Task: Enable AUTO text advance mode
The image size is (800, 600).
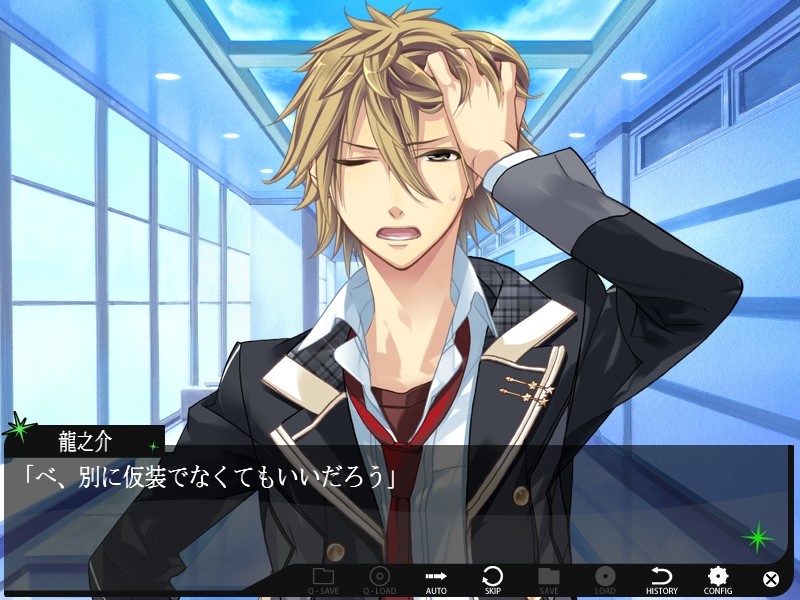Action: (x=436, y=579)
